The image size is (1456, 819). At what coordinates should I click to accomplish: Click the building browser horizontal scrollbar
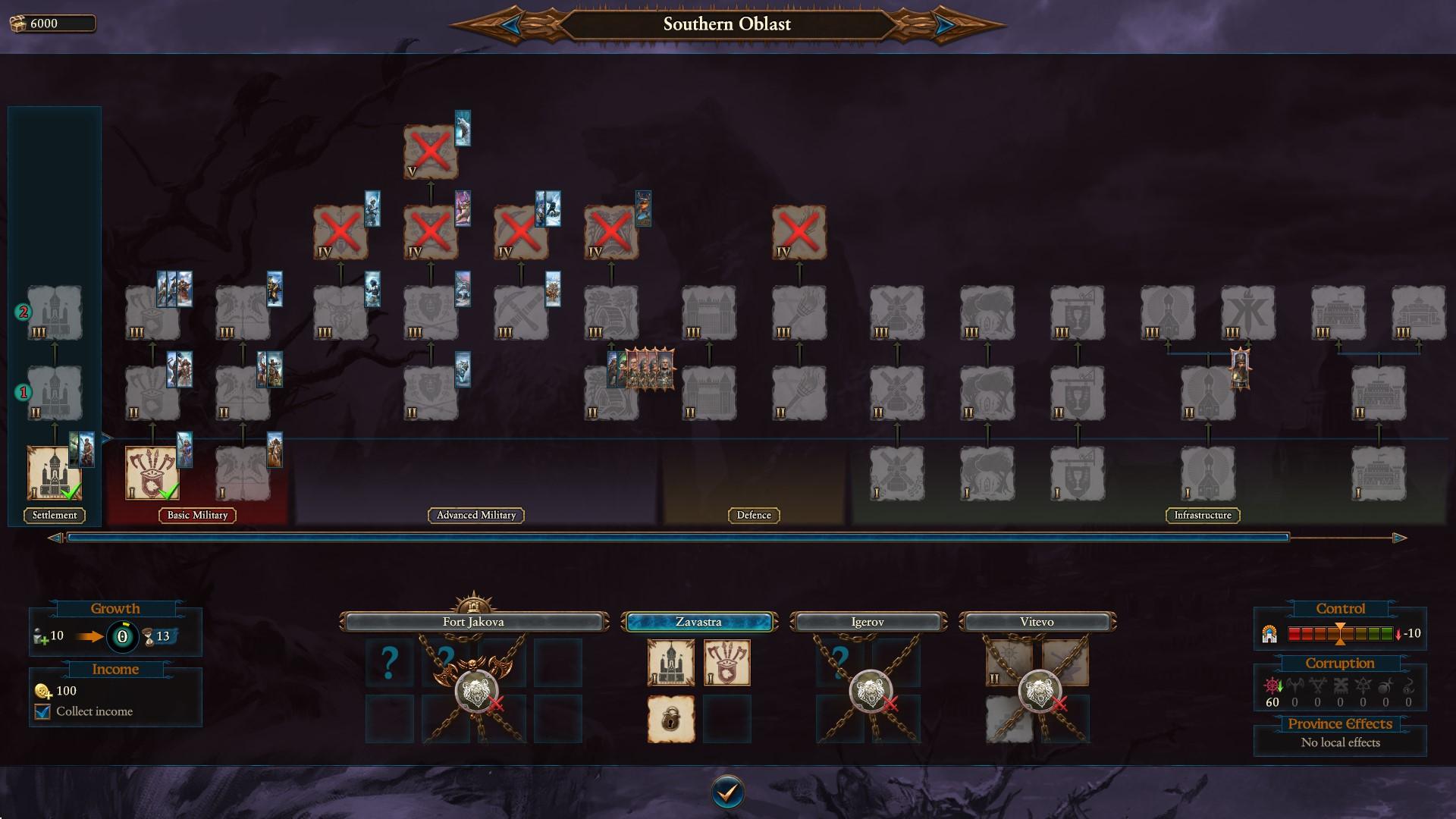pyautogui.click(x=677, y=538)
